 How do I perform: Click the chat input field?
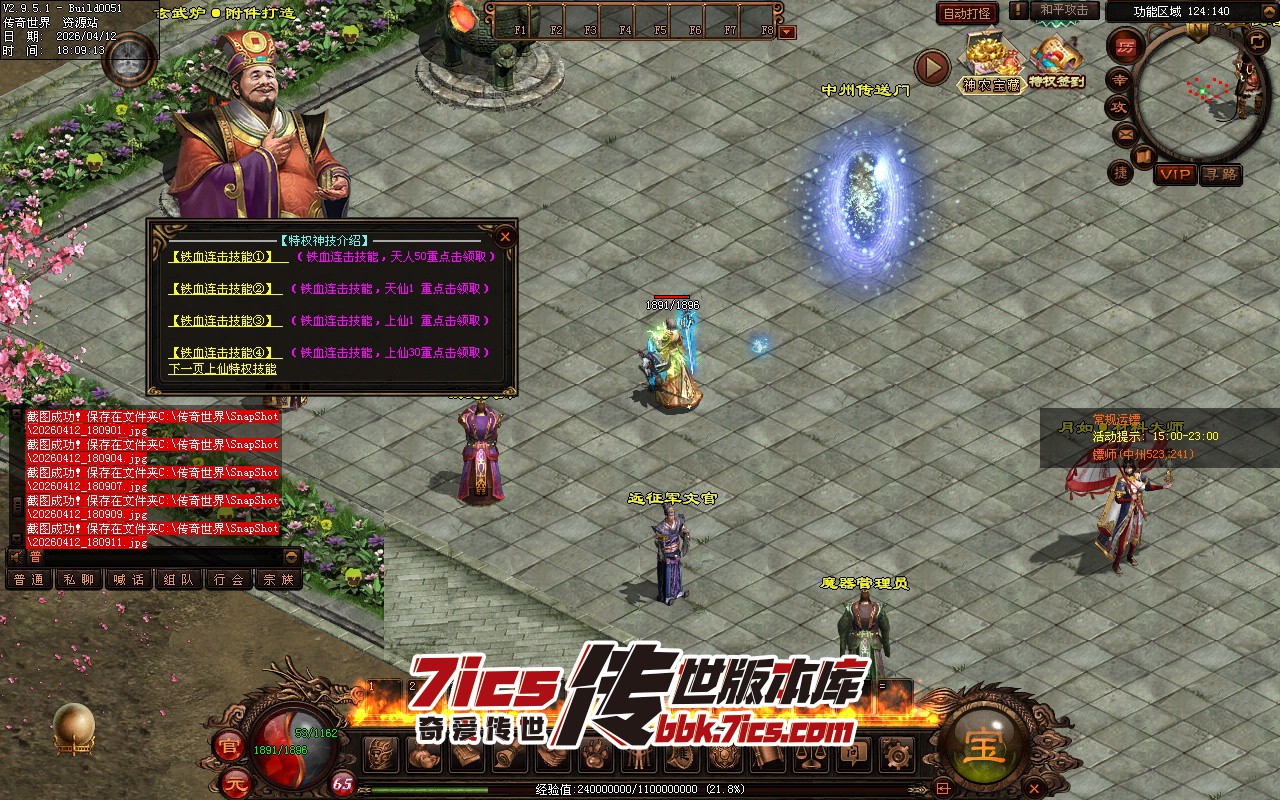[160, 557]
